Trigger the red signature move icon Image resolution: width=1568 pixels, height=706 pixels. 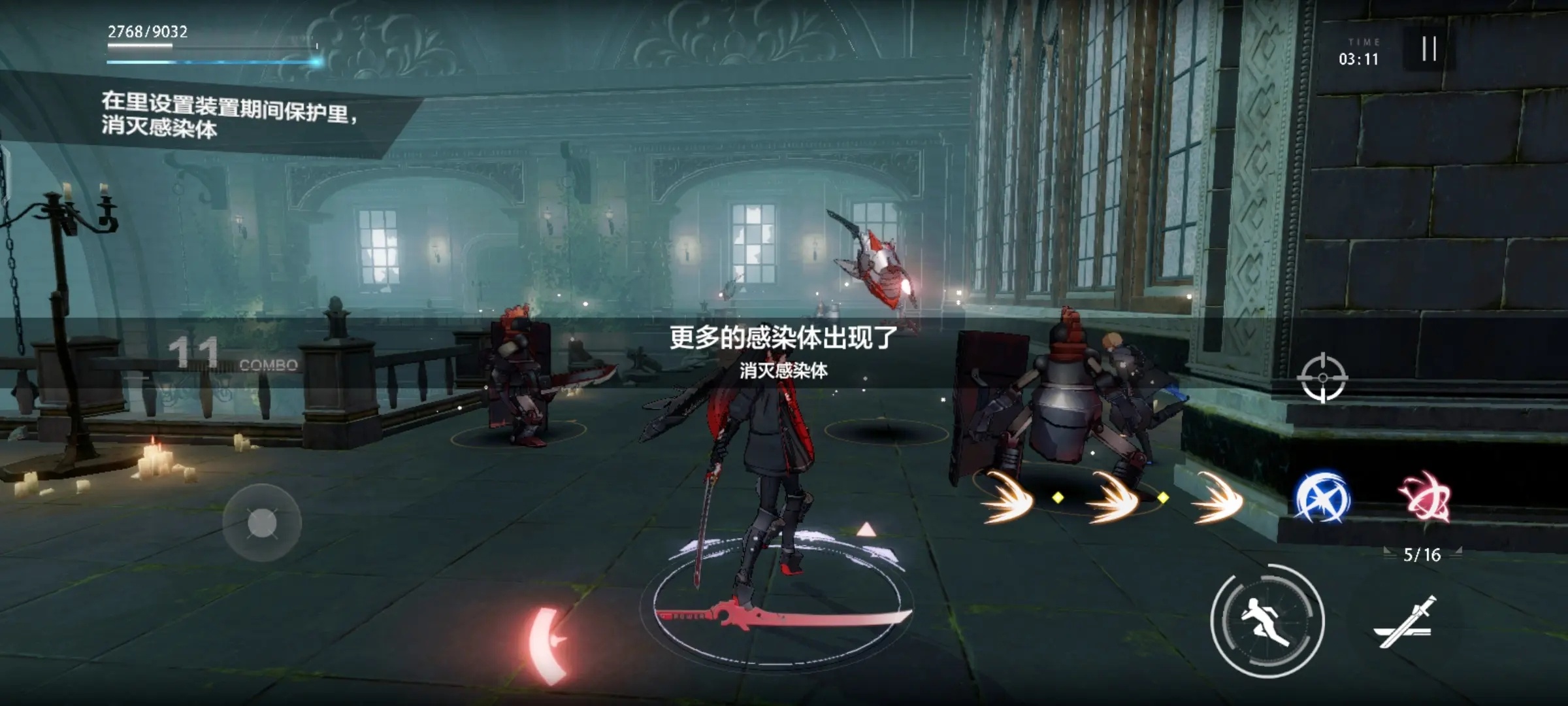pyautogui.click(x=1426, y=498)
